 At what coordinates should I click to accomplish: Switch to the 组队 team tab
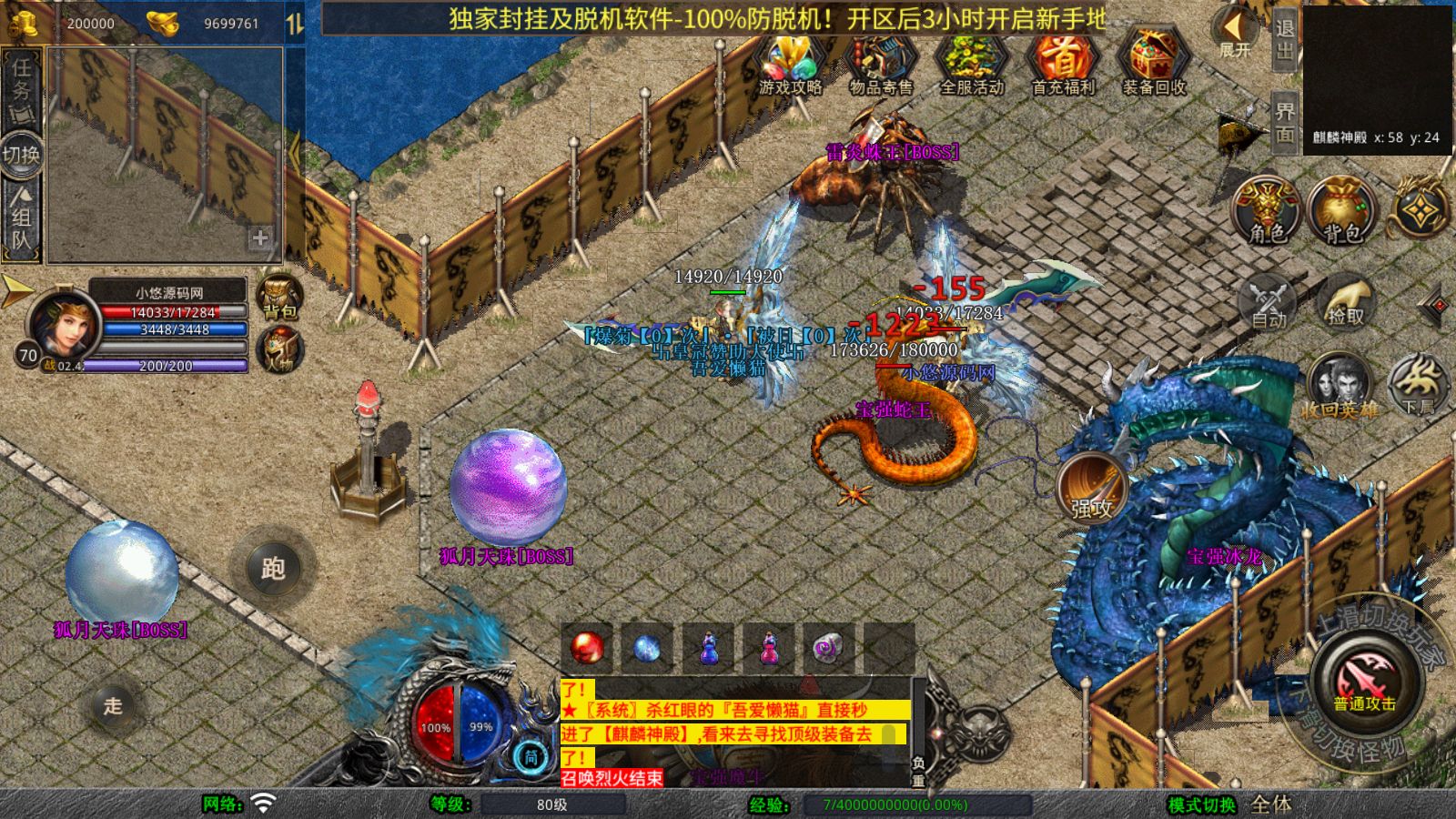click(x=22, y=218)
